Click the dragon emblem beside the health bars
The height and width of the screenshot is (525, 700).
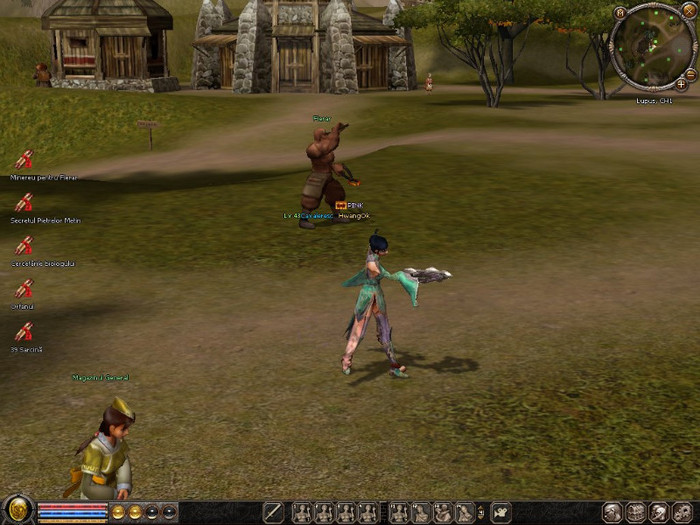pyautogui.click(x=17, y=510)
